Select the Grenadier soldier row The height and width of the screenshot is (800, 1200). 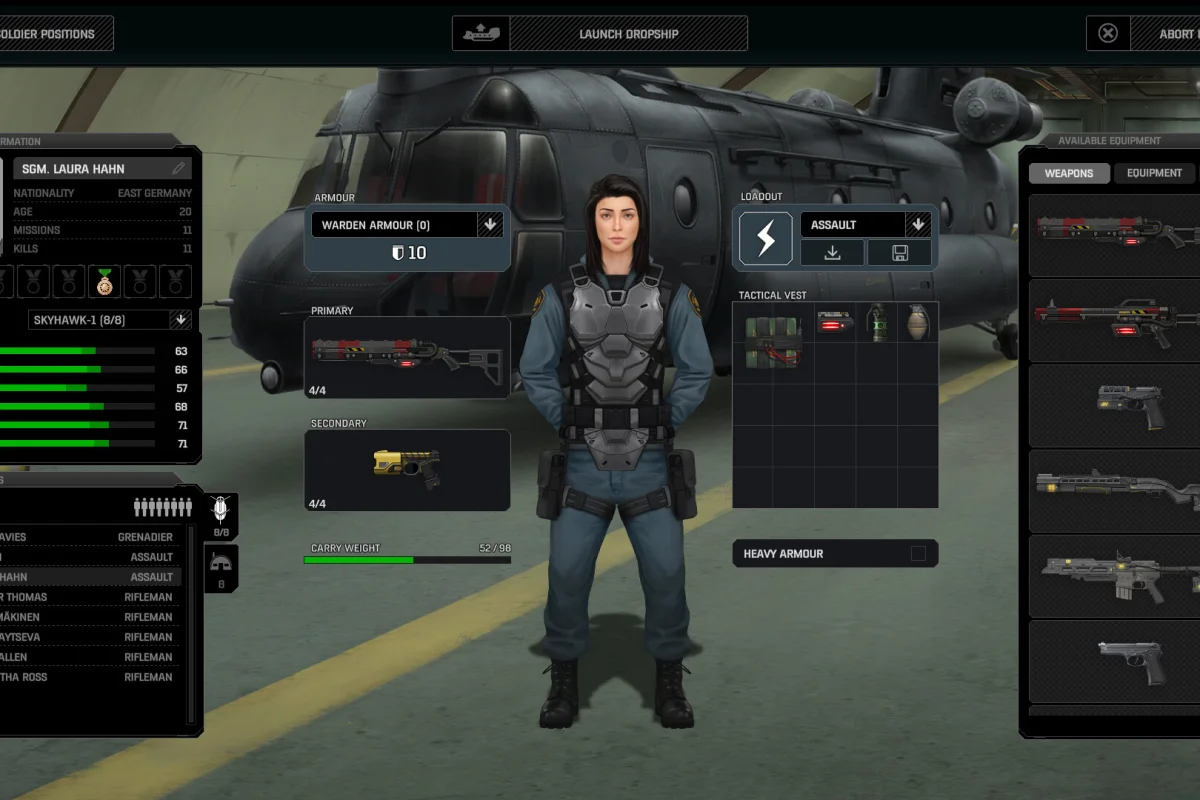(x=90, y=537)
